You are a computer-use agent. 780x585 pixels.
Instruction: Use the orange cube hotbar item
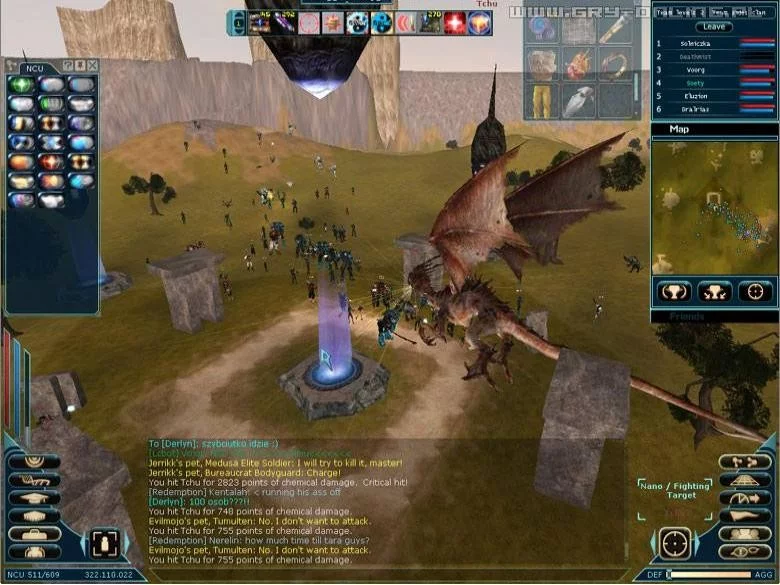[x=479, y=23]
